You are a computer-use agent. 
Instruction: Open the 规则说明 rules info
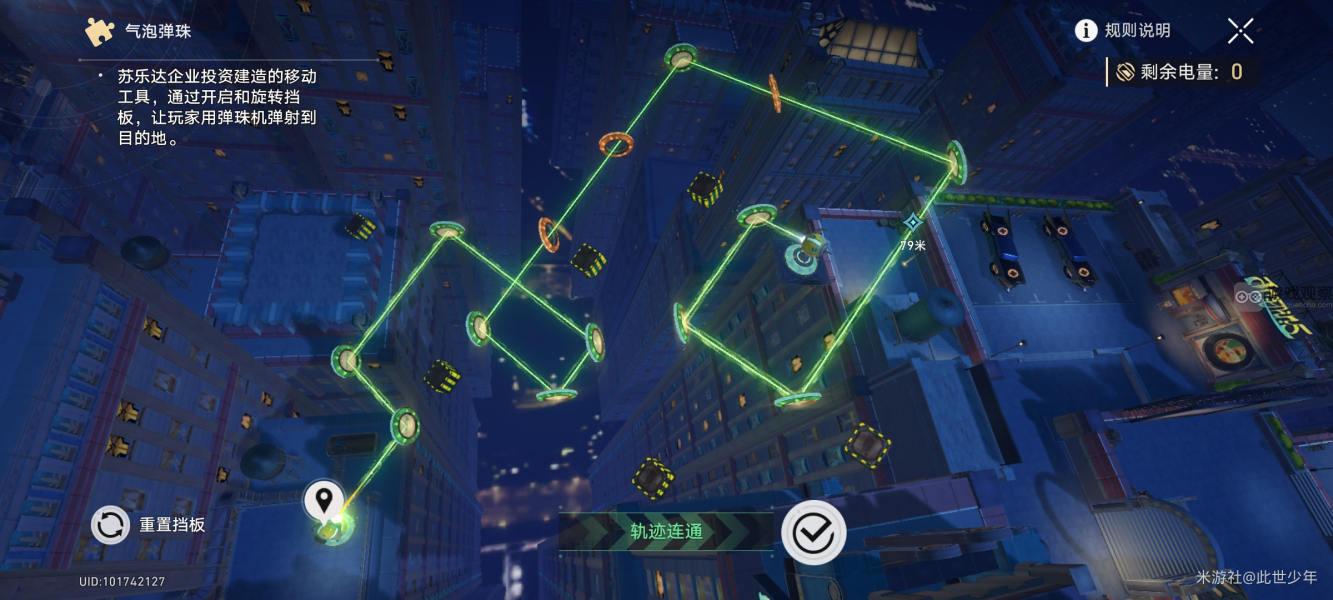1122,31
